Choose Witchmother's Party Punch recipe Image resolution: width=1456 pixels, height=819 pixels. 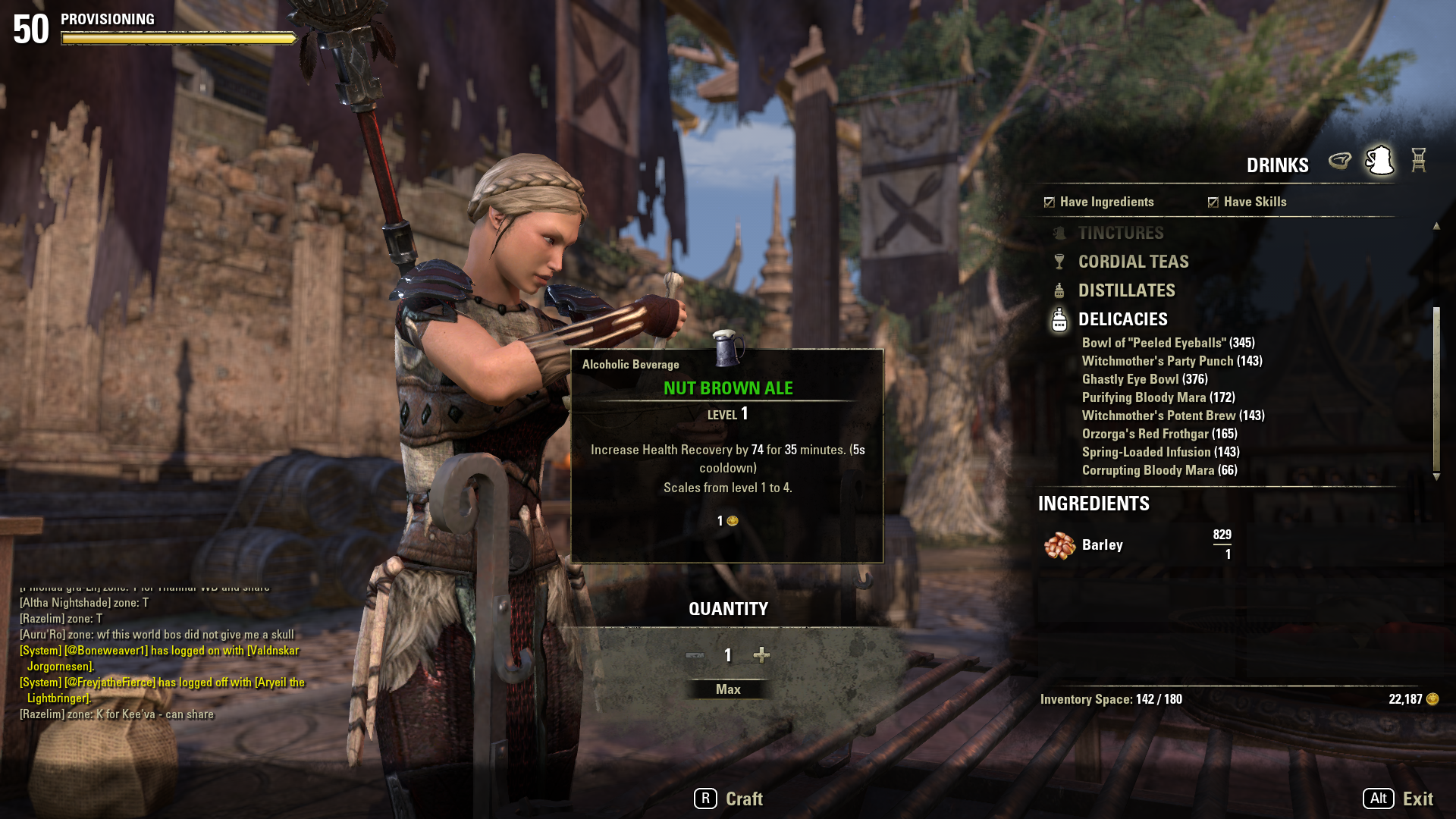(x=1172, y=362)
